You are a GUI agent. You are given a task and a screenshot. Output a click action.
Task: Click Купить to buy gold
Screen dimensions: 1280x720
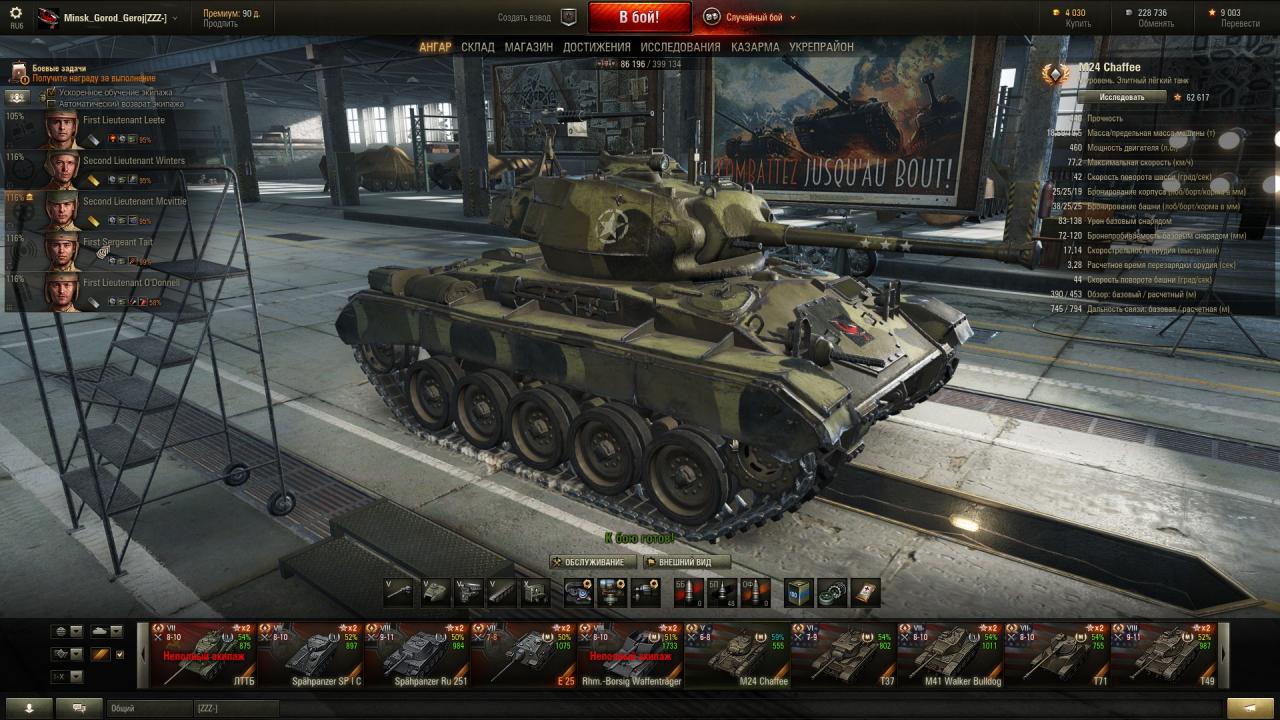click(x=1078, y=23)
